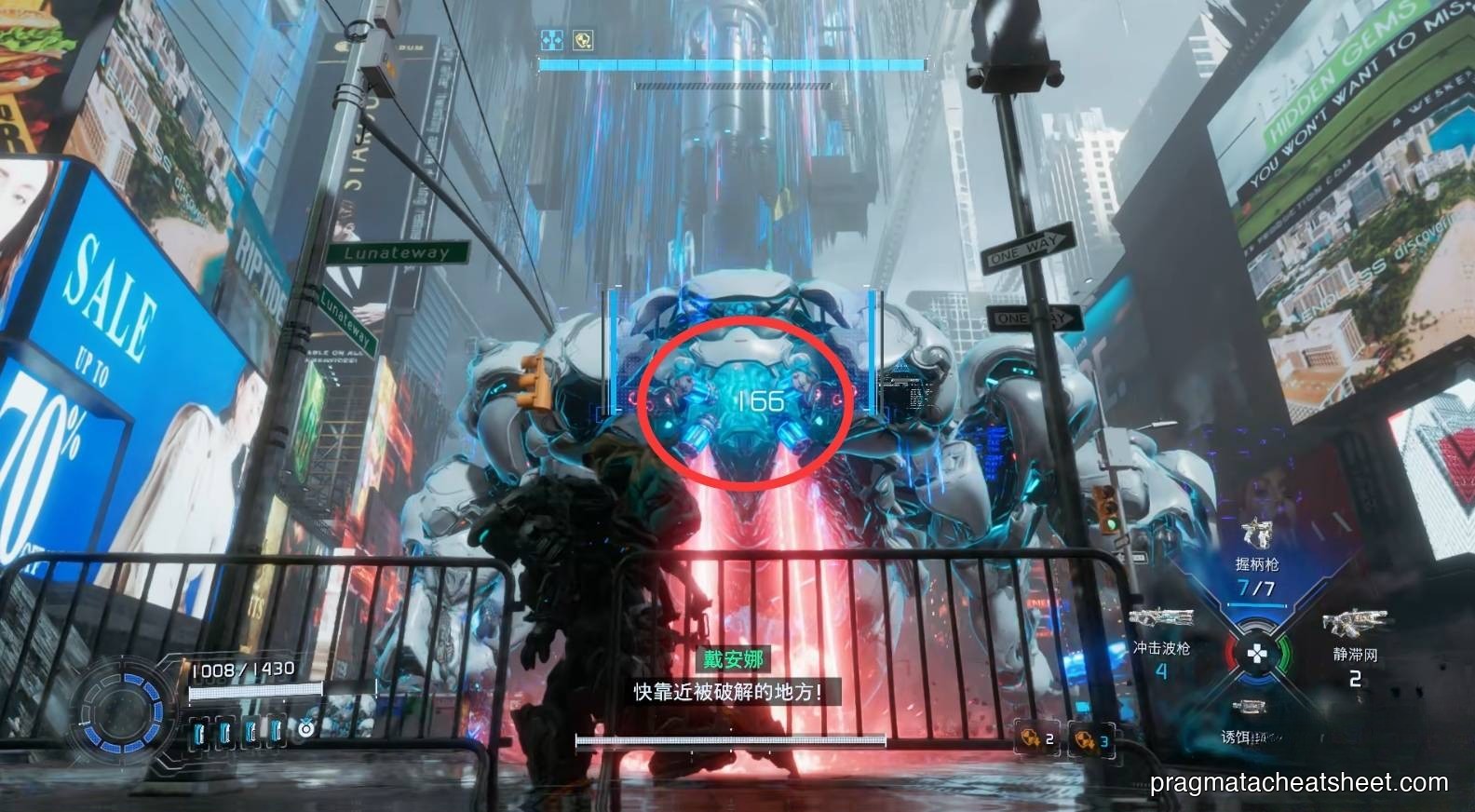The image size is (1475, 812).
Task: Select the 诱饵 decoy gadget icon
Action: click(1248, 709)
